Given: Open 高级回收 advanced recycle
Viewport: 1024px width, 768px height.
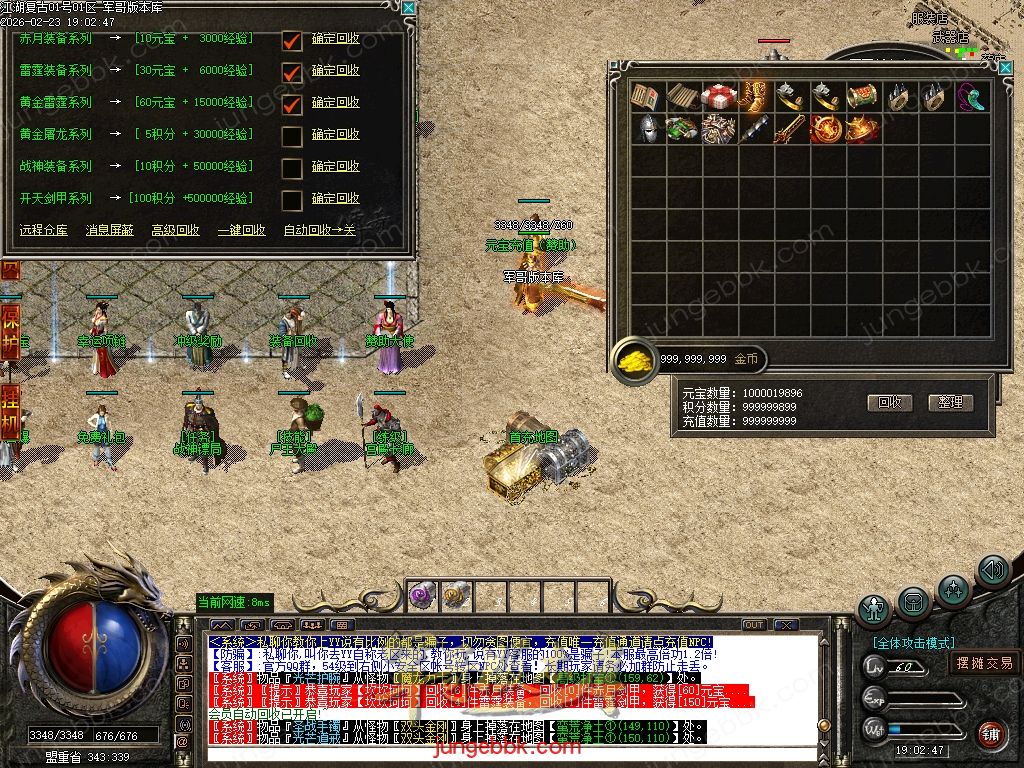Looking at the screenshot, I should click(x=175, y=230).
